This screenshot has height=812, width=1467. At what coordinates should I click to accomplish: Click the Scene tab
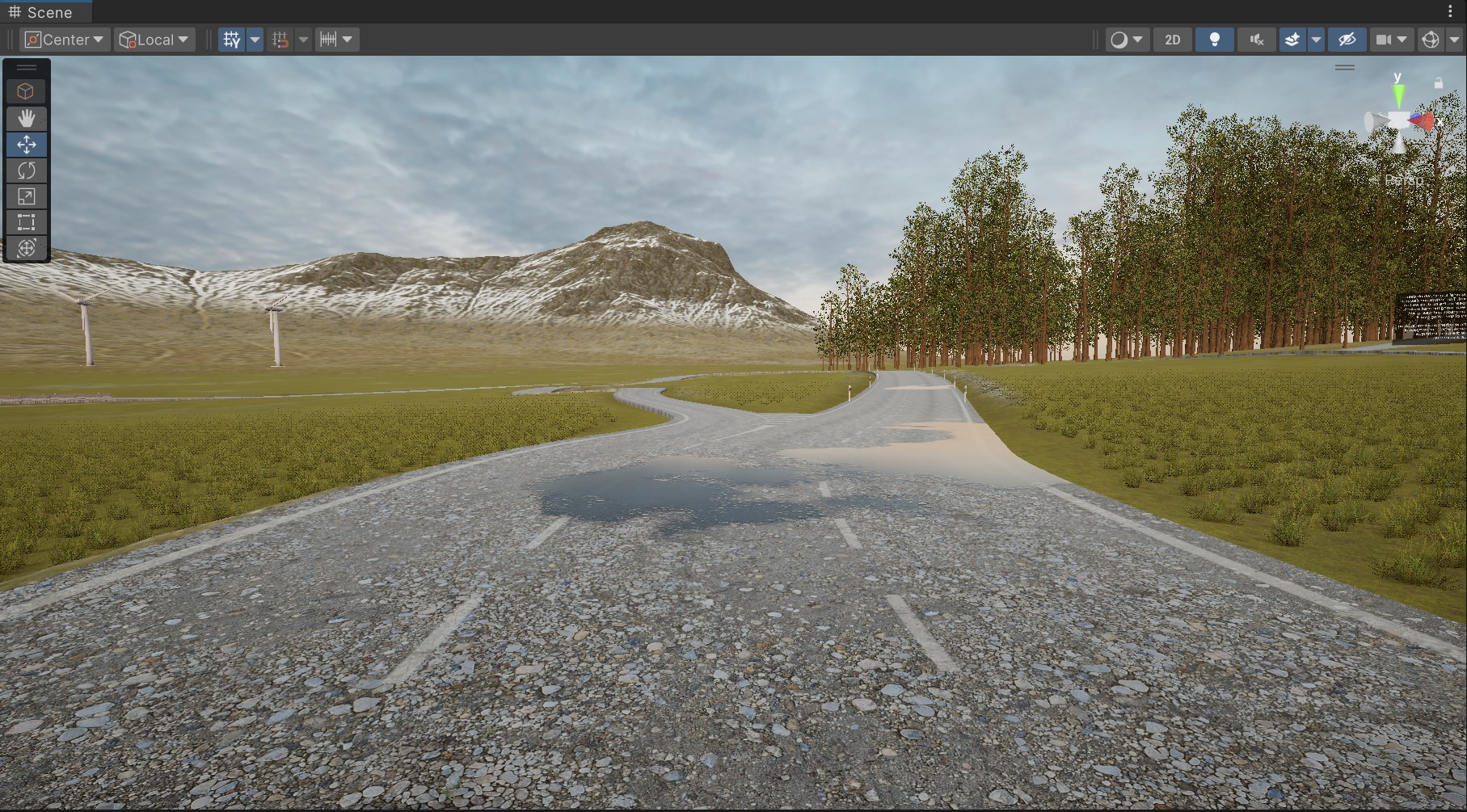click(45, 12)
